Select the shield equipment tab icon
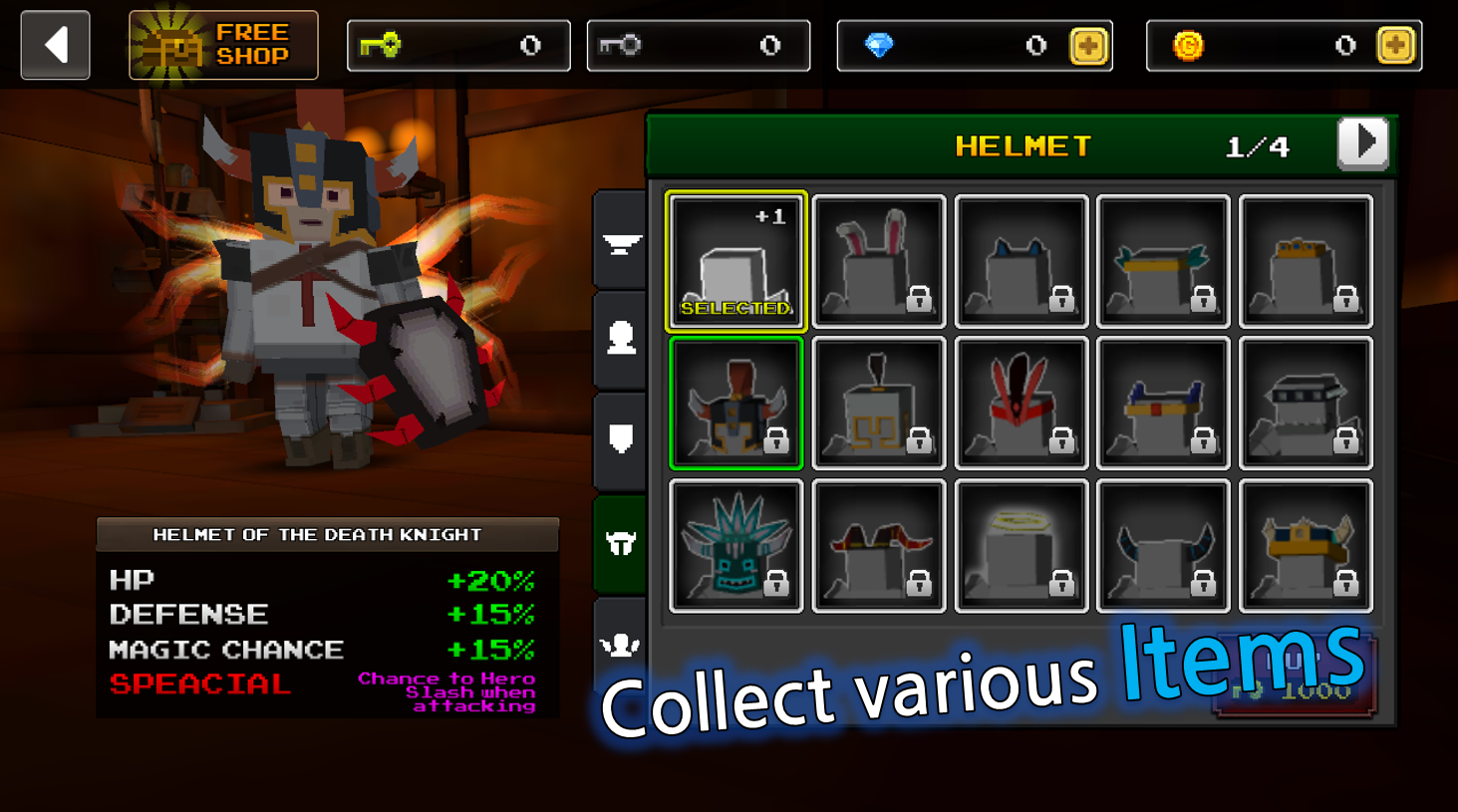 [x=620, y=441]
